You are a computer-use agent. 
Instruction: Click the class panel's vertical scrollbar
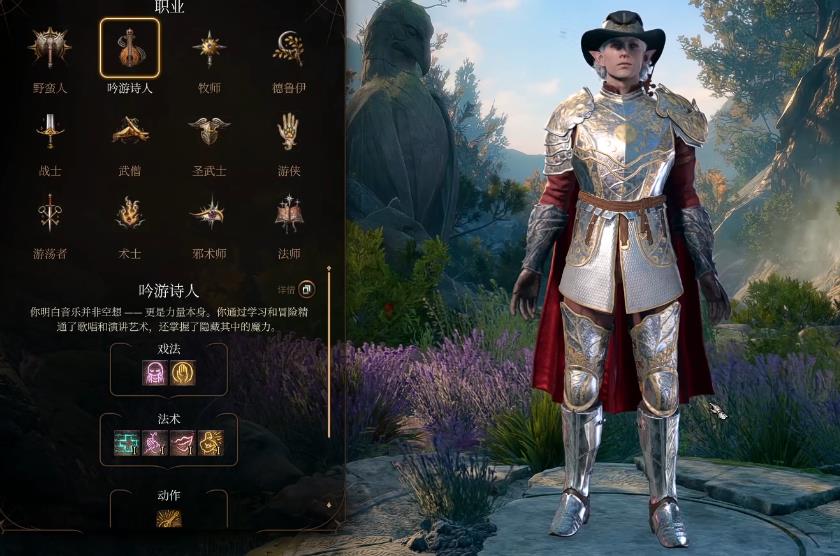329,360
